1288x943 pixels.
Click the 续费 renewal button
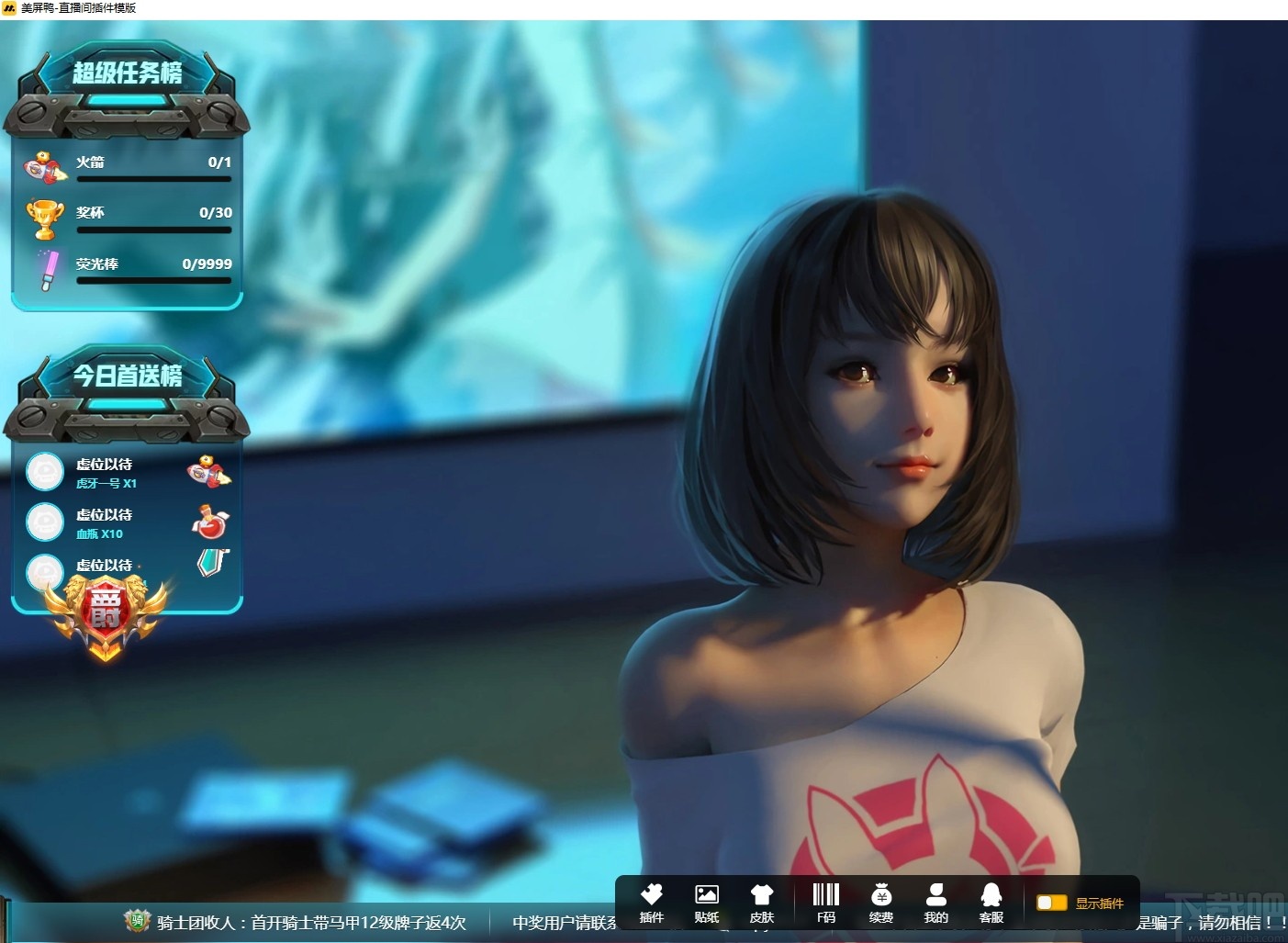point(880,903)
